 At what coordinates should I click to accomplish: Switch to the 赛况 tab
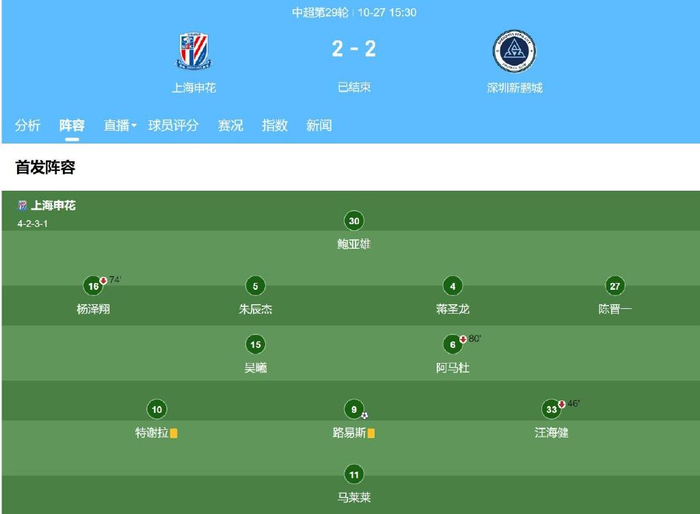click(x=231, y=125)
